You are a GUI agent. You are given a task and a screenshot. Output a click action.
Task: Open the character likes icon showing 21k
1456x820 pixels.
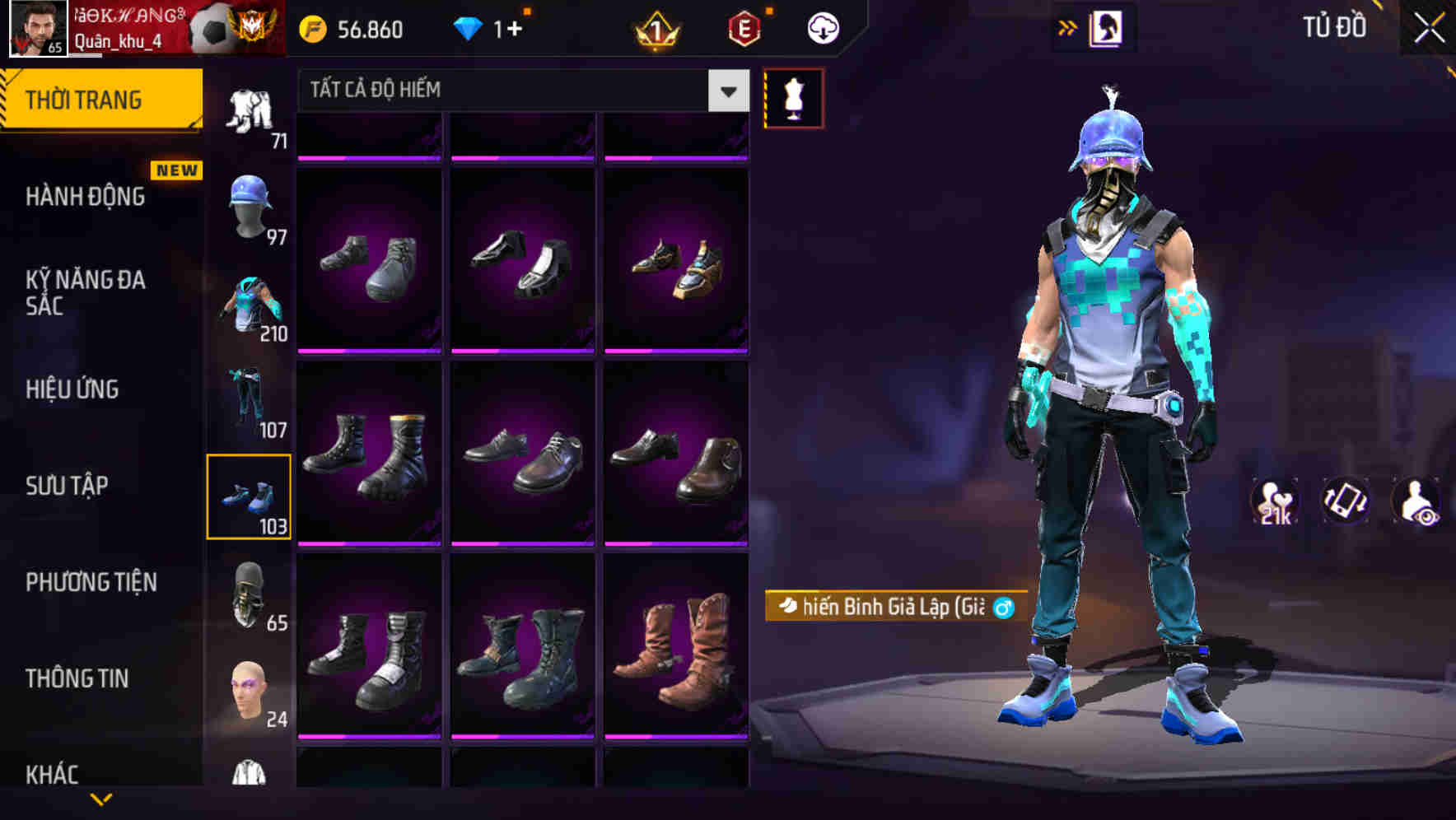[1272, 501]
